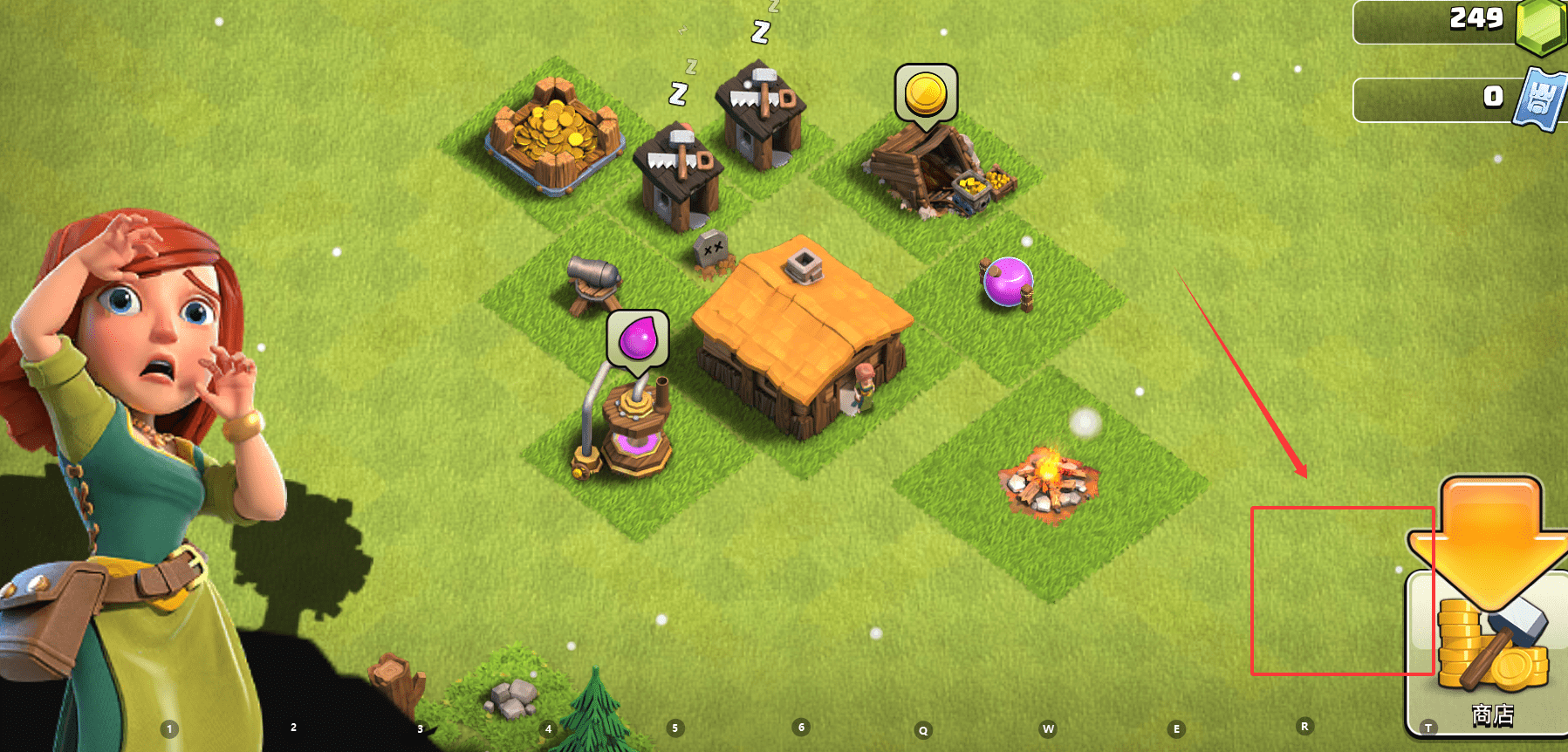Image resolution: width=1568 pixels, height=752 pixels.
Task: Collect elixir from the pink droplet bubble
Action: click(x=638, y=338)
